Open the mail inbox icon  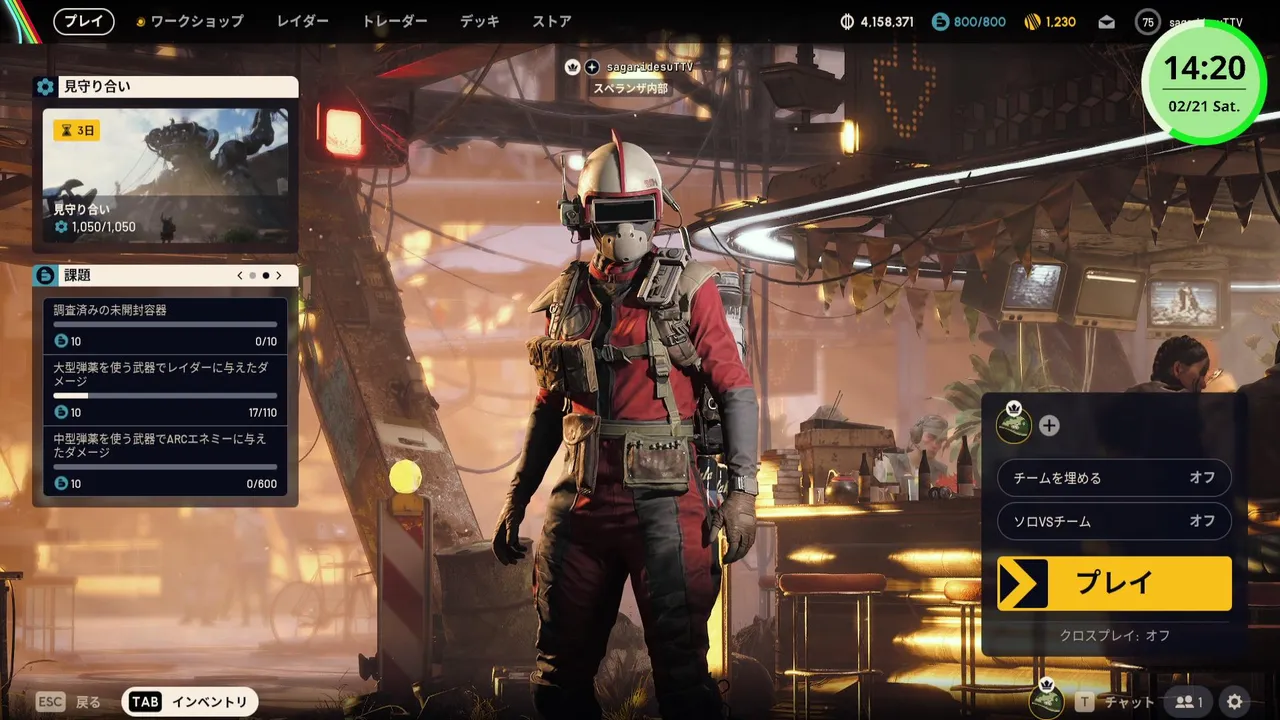[x=1106, y=22]
